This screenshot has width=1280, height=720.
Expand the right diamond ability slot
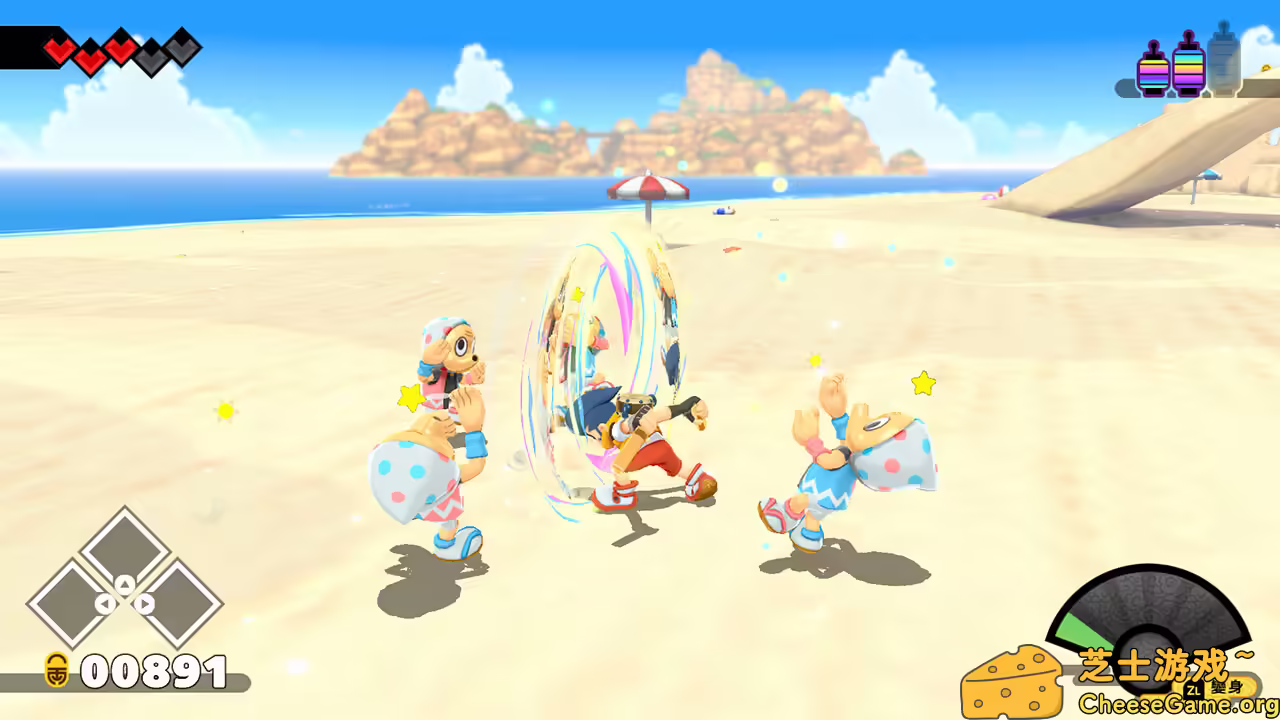[x=185, y=600]
